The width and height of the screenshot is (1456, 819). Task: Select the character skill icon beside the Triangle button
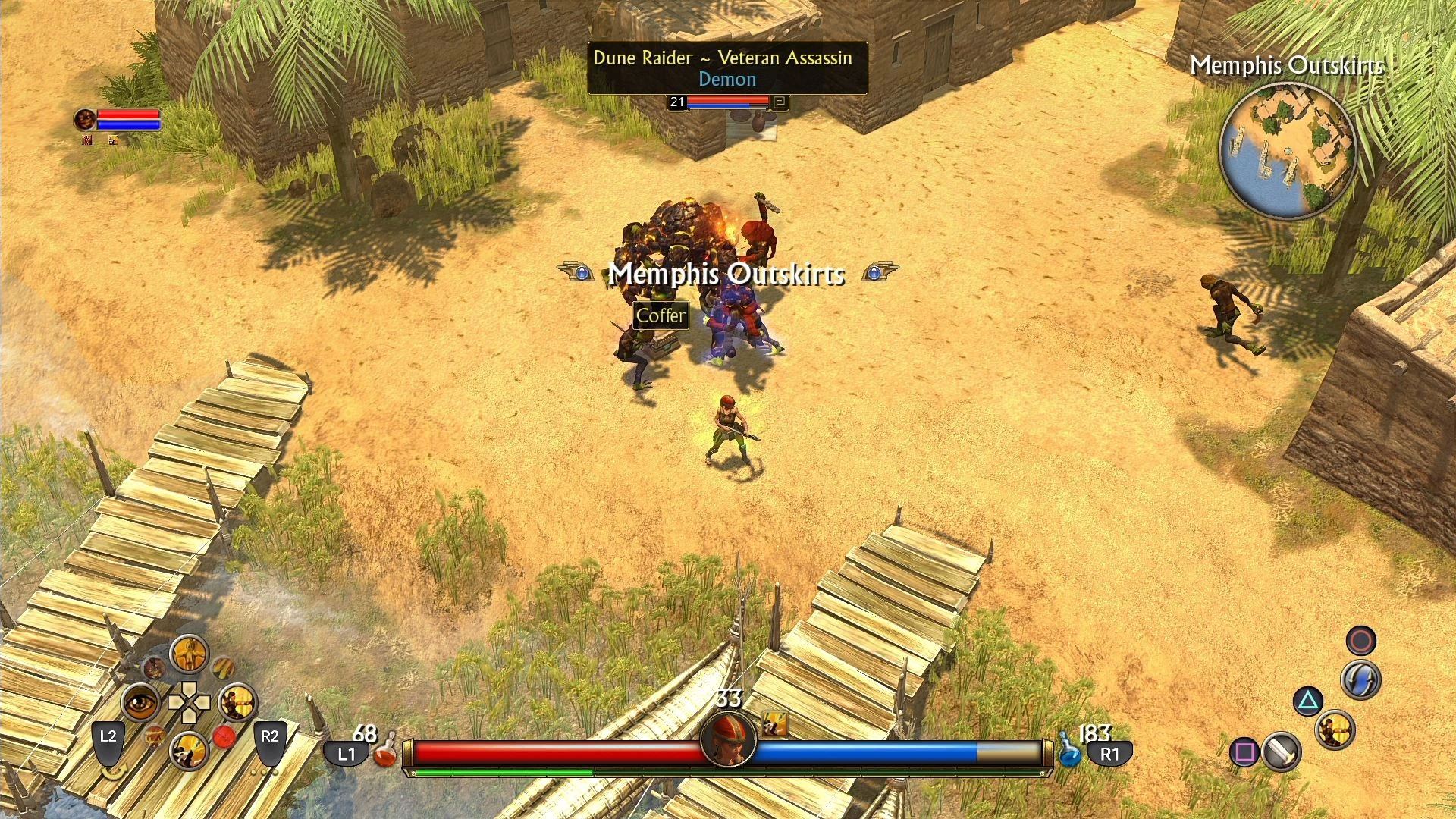pos(1335,730)
